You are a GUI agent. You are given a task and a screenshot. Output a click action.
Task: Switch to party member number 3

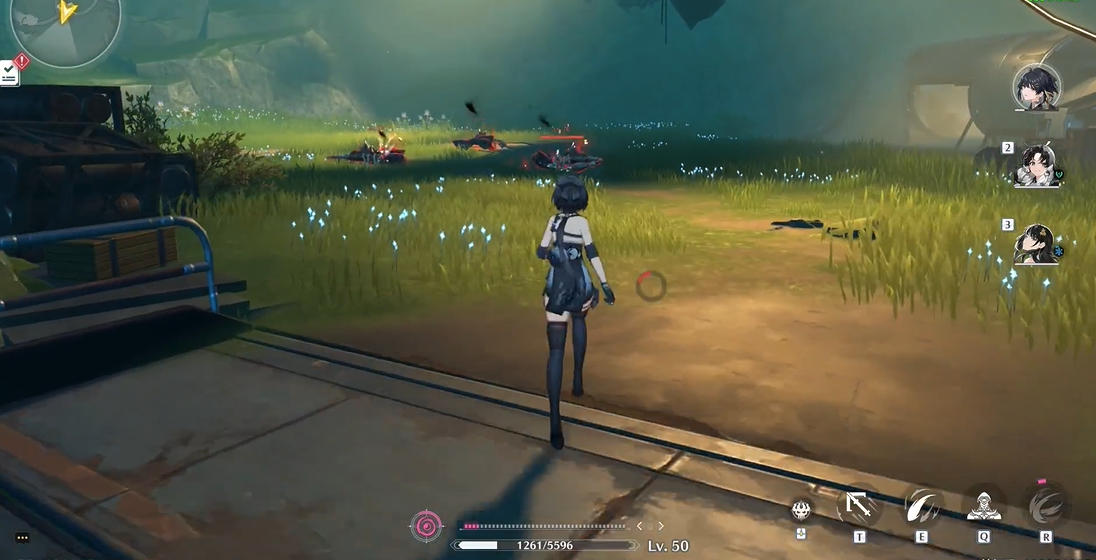click(1035, 244)
